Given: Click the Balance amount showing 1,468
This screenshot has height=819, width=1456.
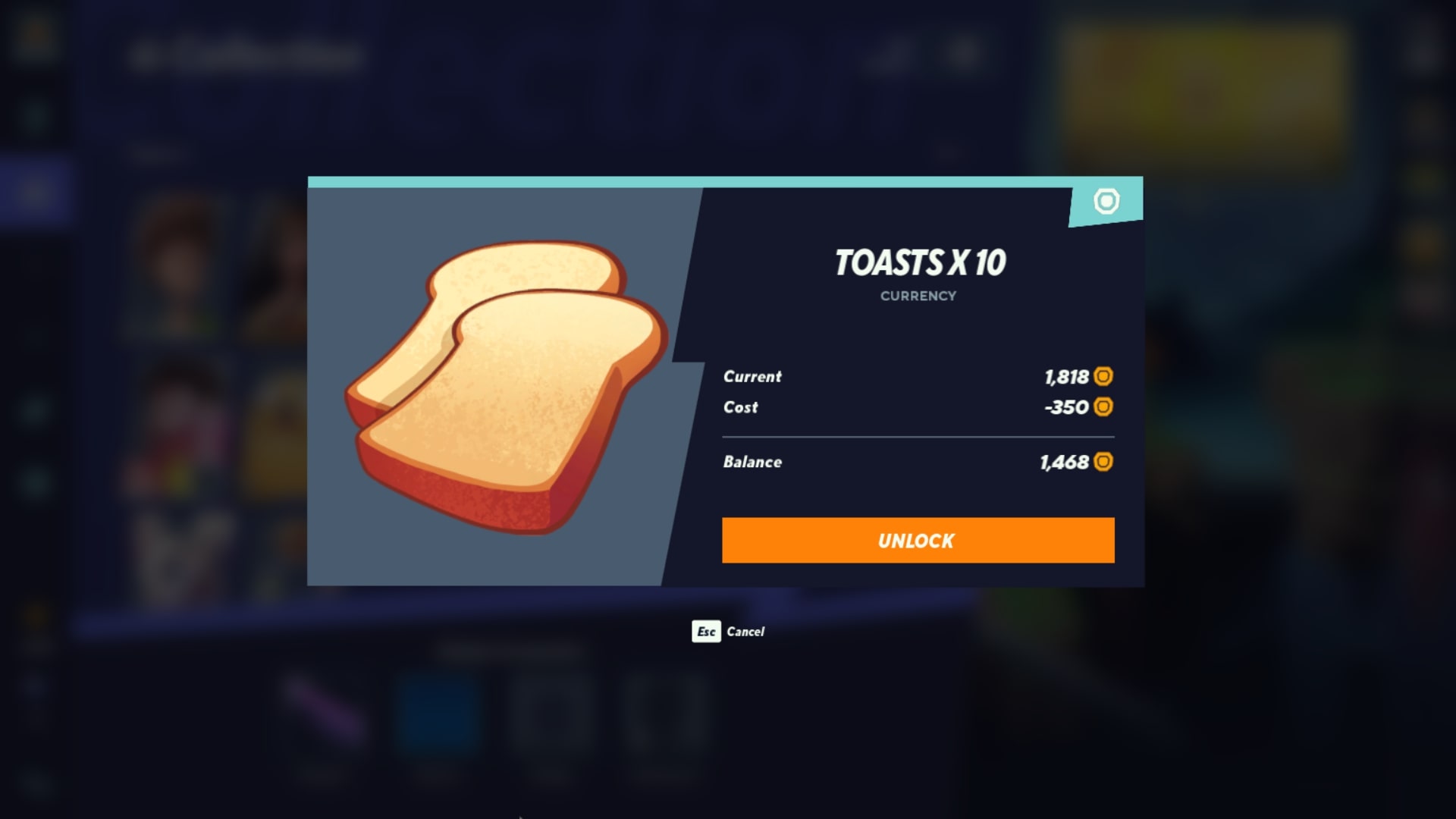Looking at the screenshot, I should [1065, 462].
